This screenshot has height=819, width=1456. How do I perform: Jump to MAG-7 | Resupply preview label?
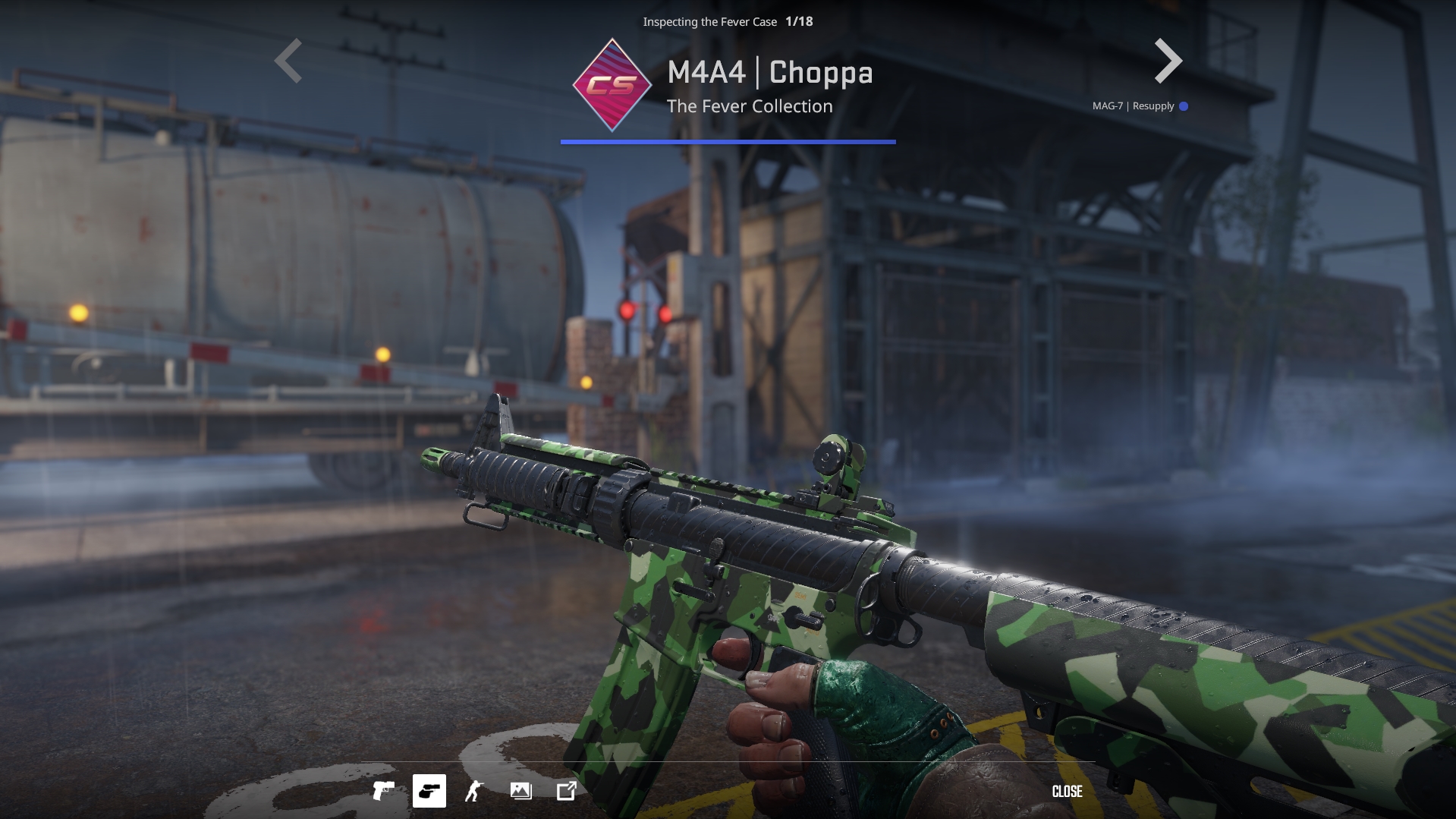(x=1134, y=106)
